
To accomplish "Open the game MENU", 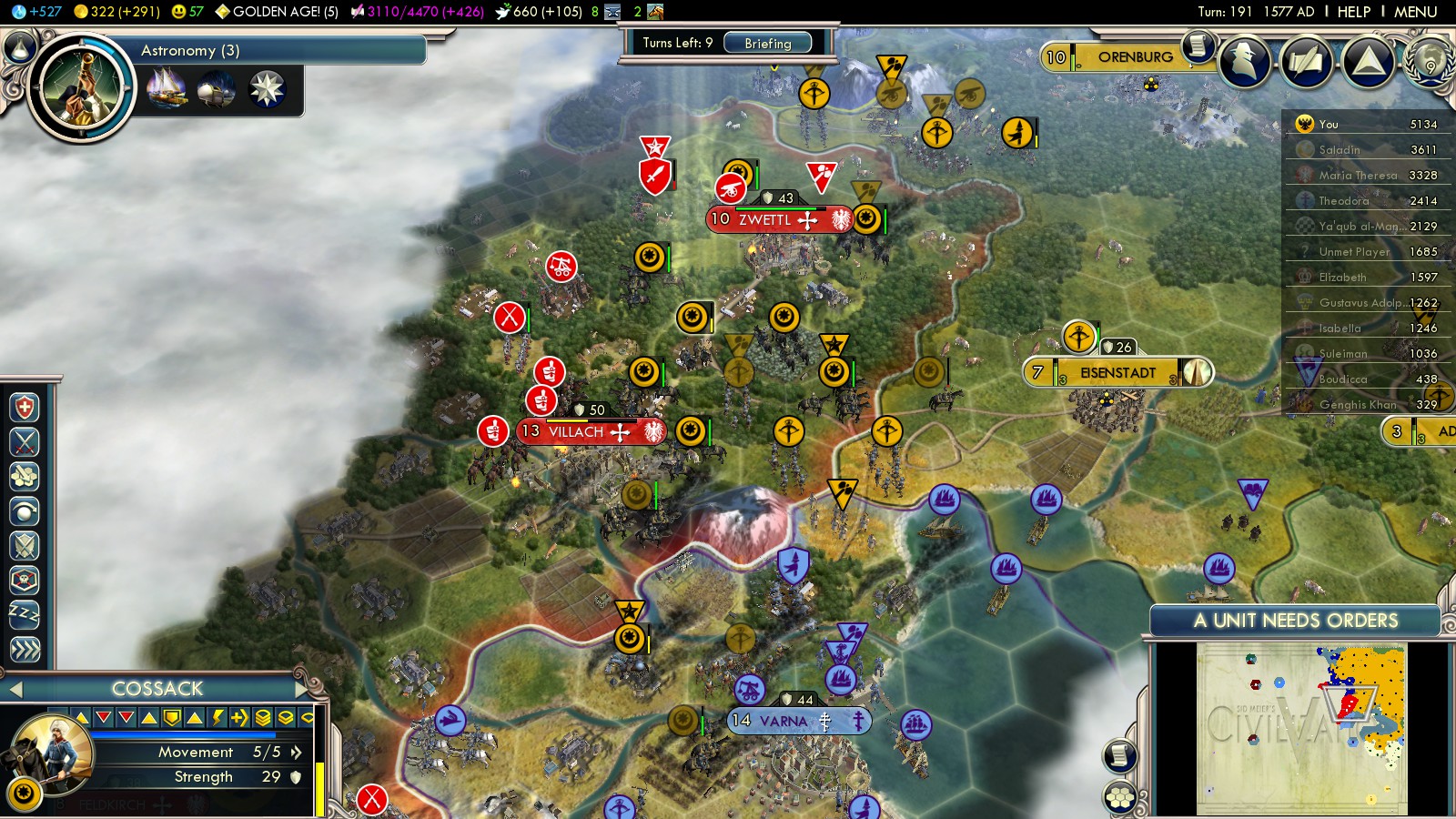I will tap(1415, 12).
